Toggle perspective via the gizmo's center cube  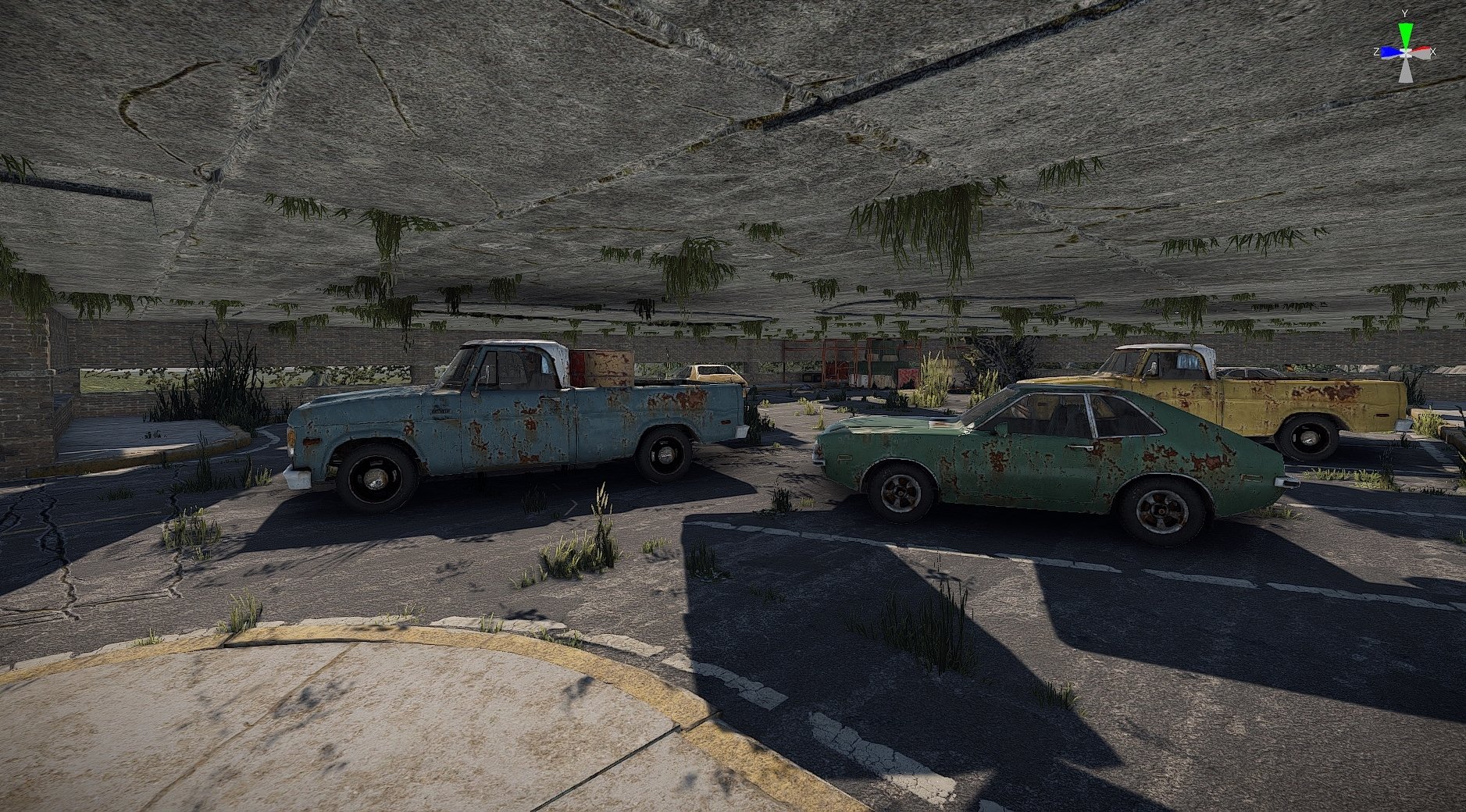[x=1405, y=52]
